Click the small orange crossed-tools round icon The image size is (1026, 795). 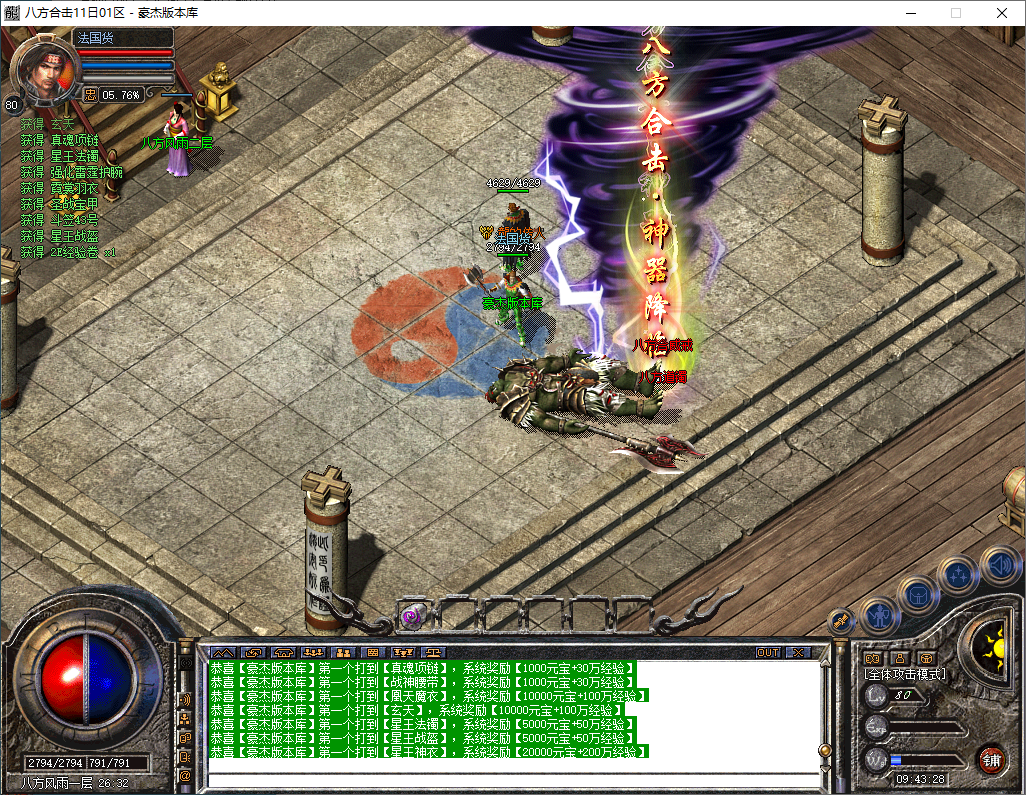[x=842, y=620]
